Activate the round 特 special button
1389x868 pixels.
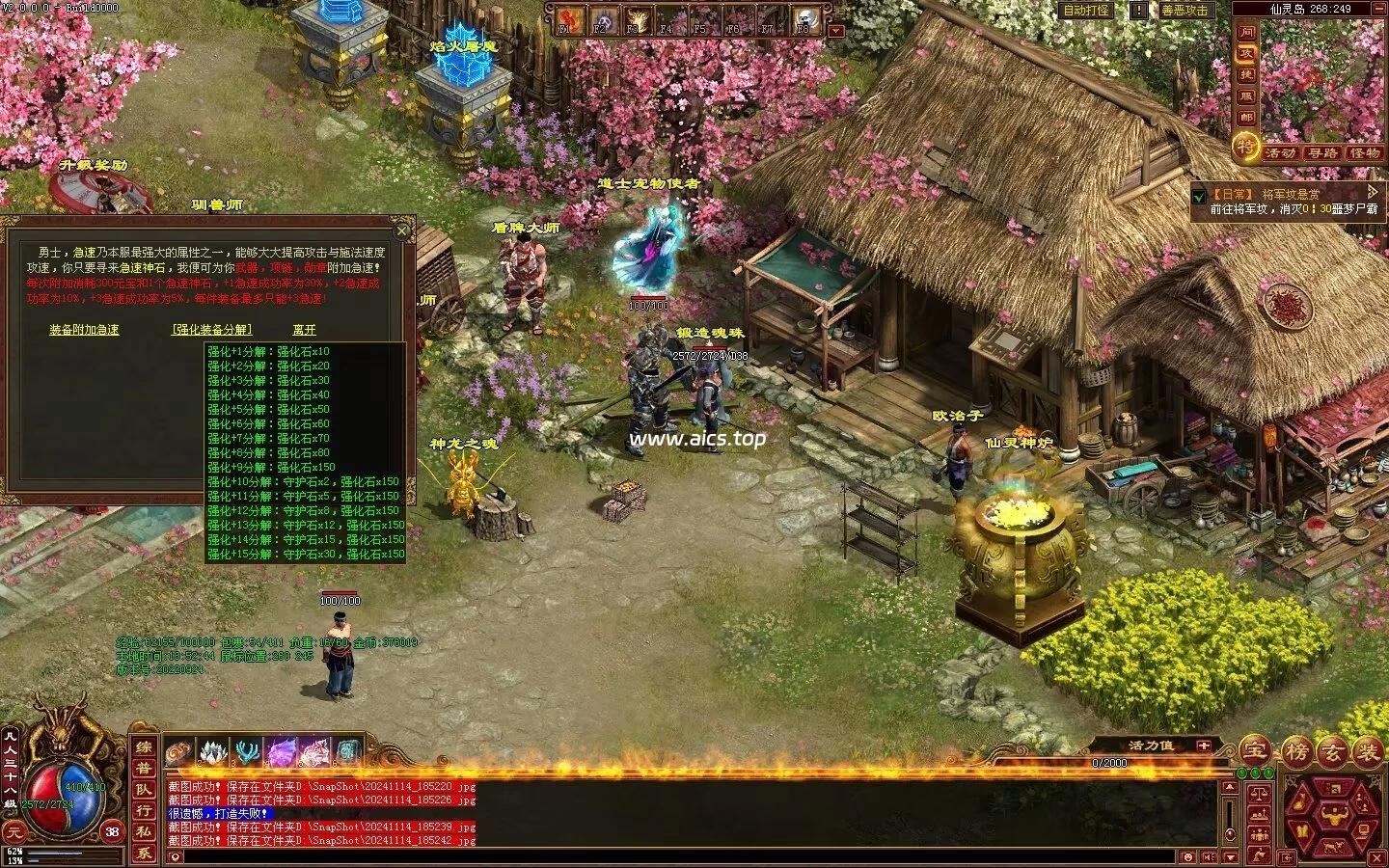[x=1246, y=148]
